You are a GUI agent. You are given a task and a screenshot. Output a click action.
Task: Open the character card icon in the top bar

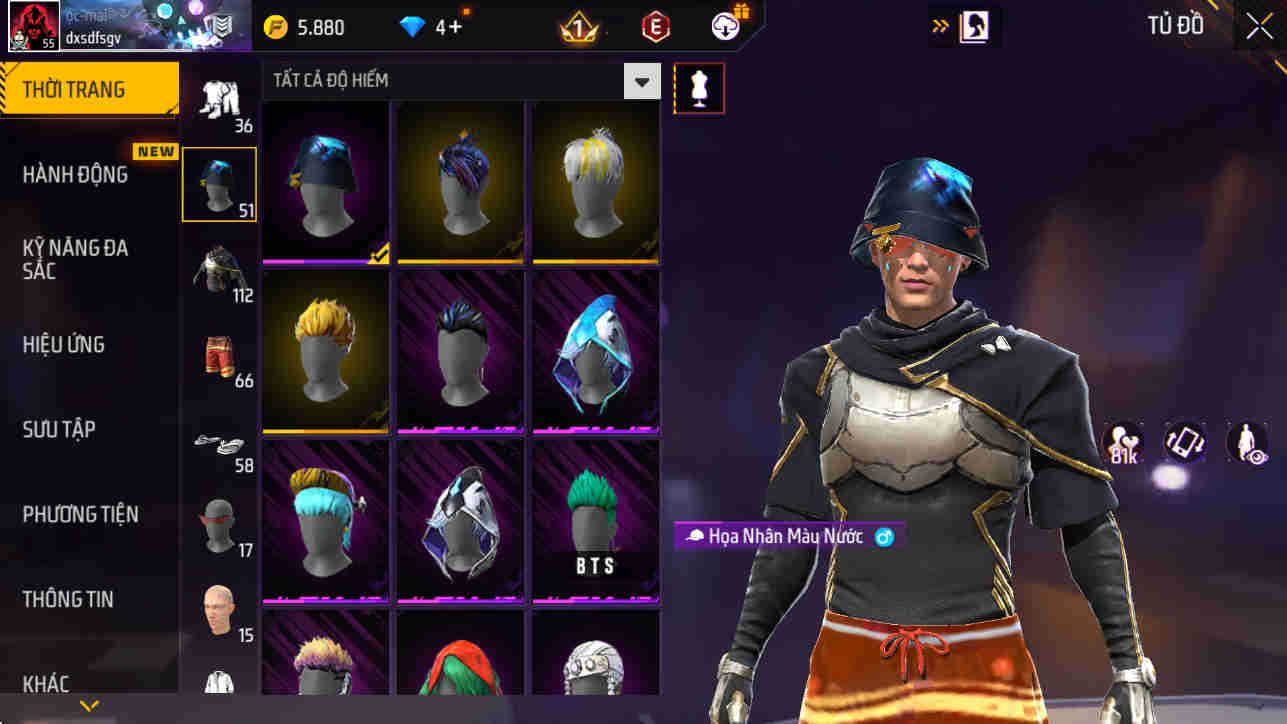tap(964, 25)
